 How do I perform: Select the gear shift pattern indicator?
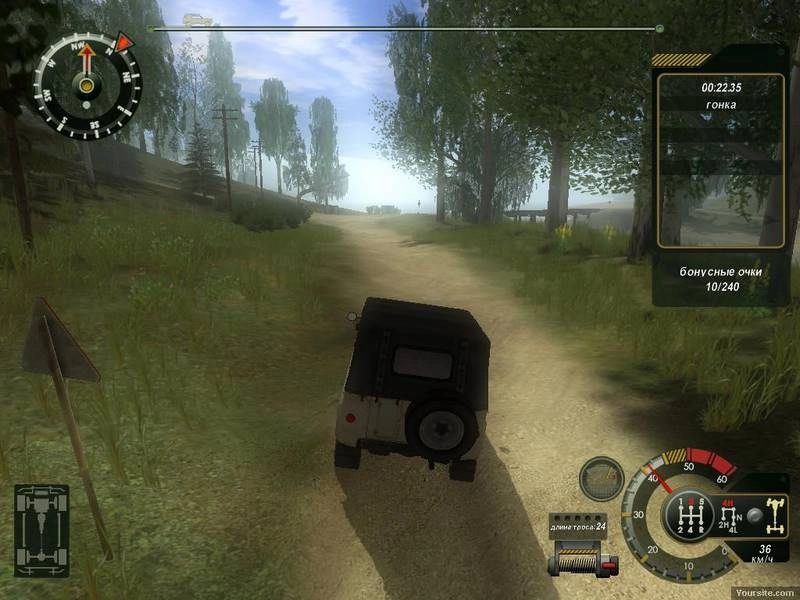pos(687,514)
